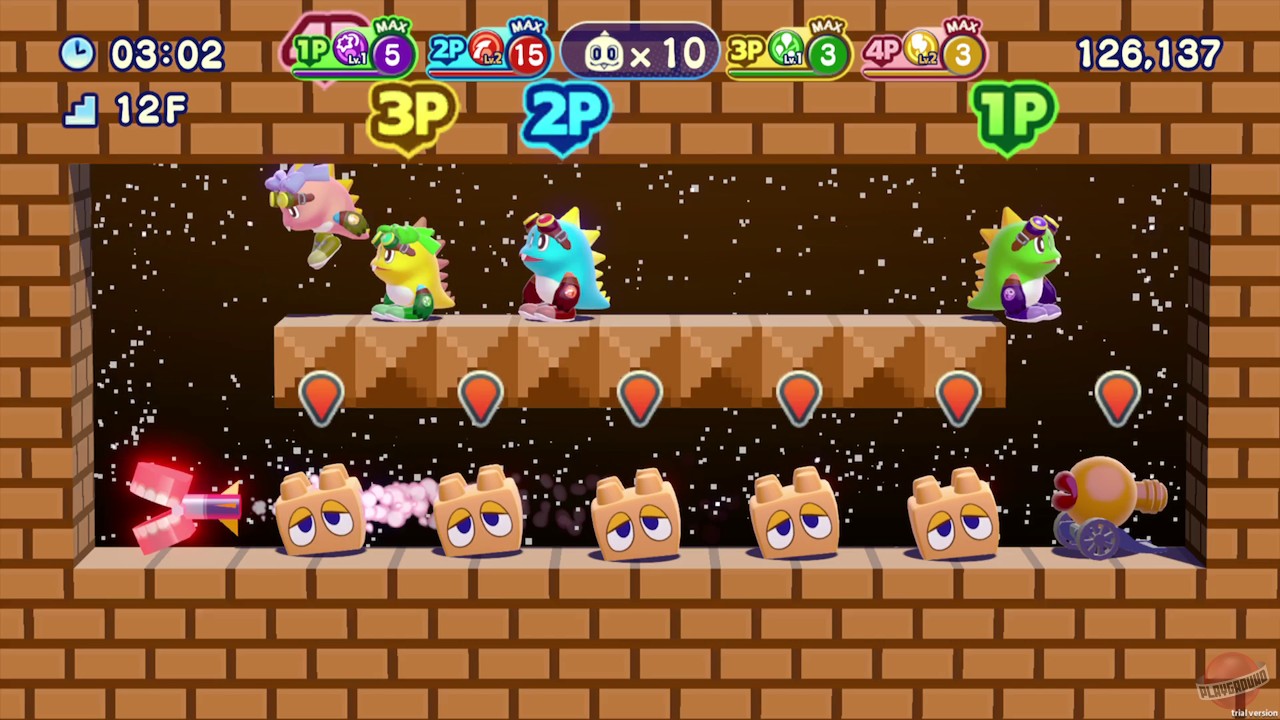
Task: Select the floor indicator stairs icon
Action: pyautogui.click(x=80, y=110)
